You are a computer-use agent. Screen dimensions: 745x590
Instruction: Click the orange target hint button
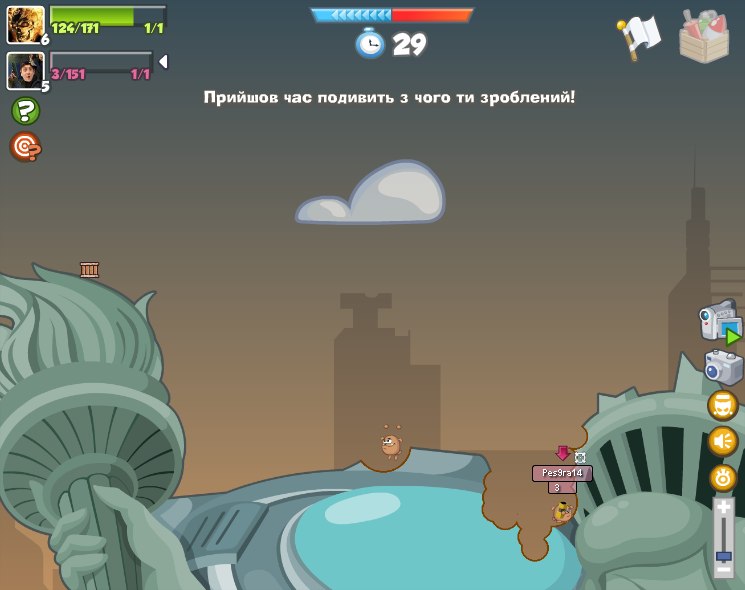(x=25, y=147)
